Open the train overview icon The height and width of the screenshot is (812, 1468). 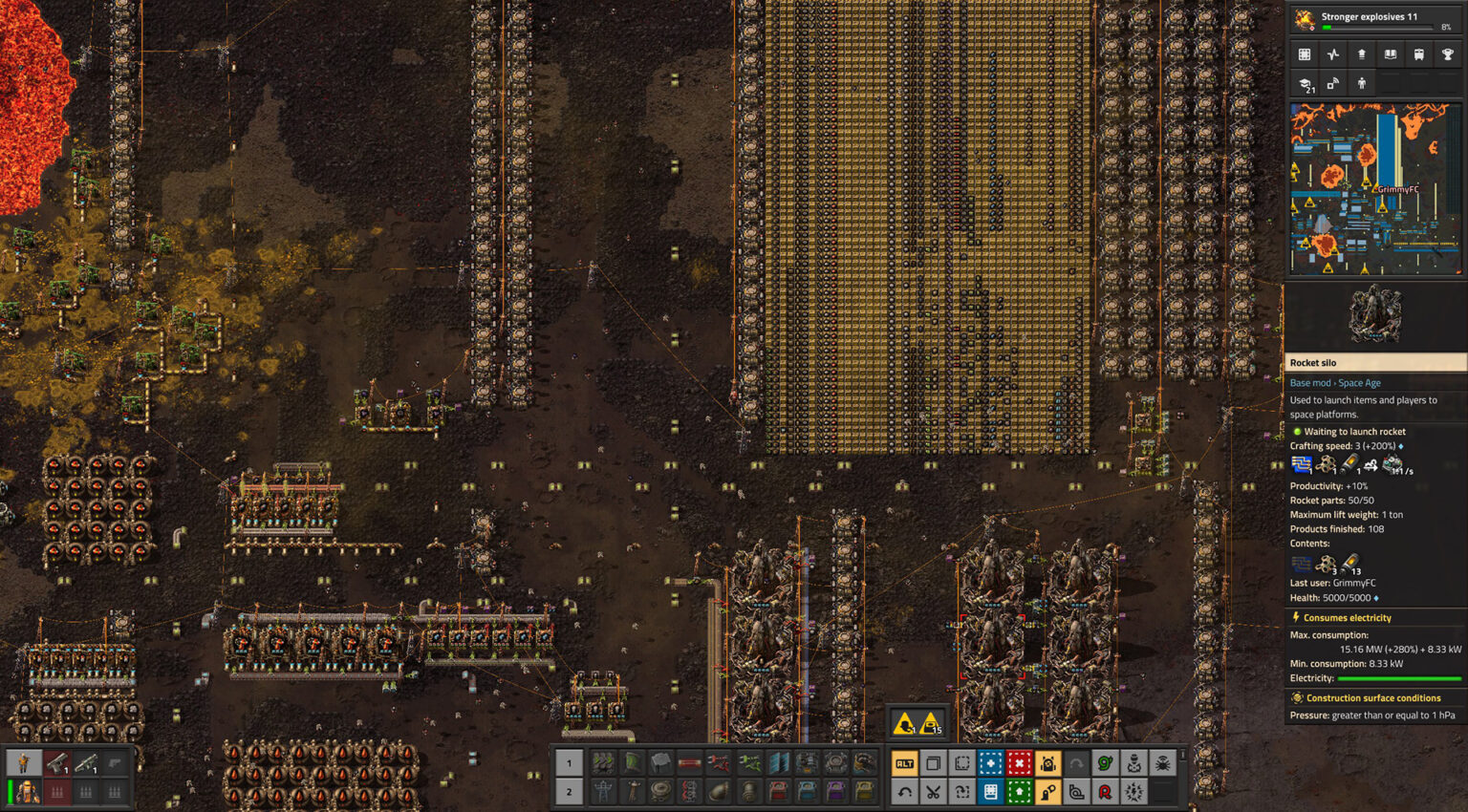[1417, 54]
